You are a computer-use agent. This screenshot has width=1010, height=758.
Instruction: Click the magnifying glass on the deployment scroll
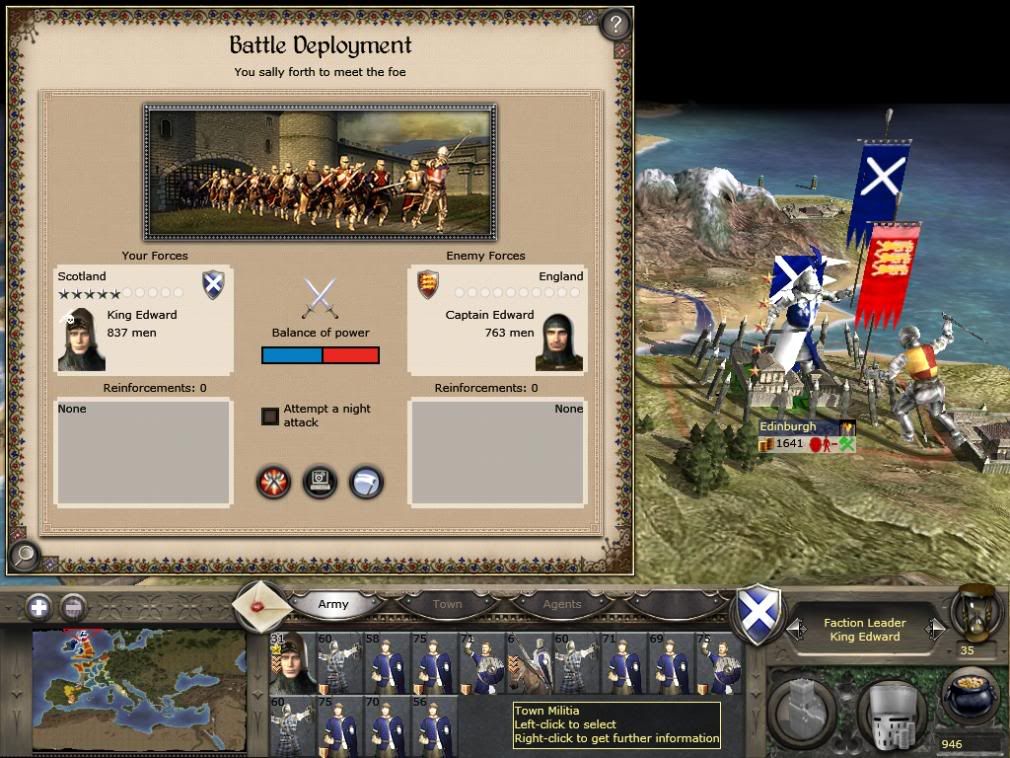pos(23,554)
